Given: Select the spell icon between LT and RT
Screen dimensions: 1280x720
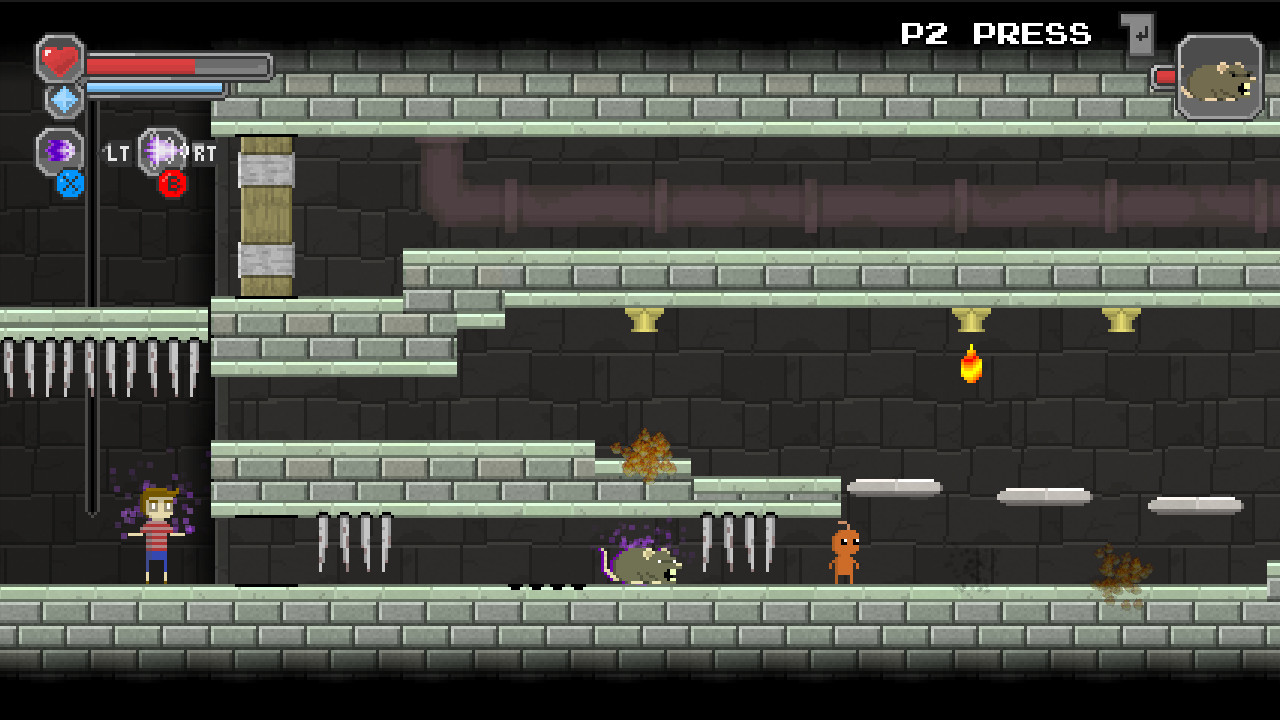Looking at the screenshot, I should click(160, 150).
